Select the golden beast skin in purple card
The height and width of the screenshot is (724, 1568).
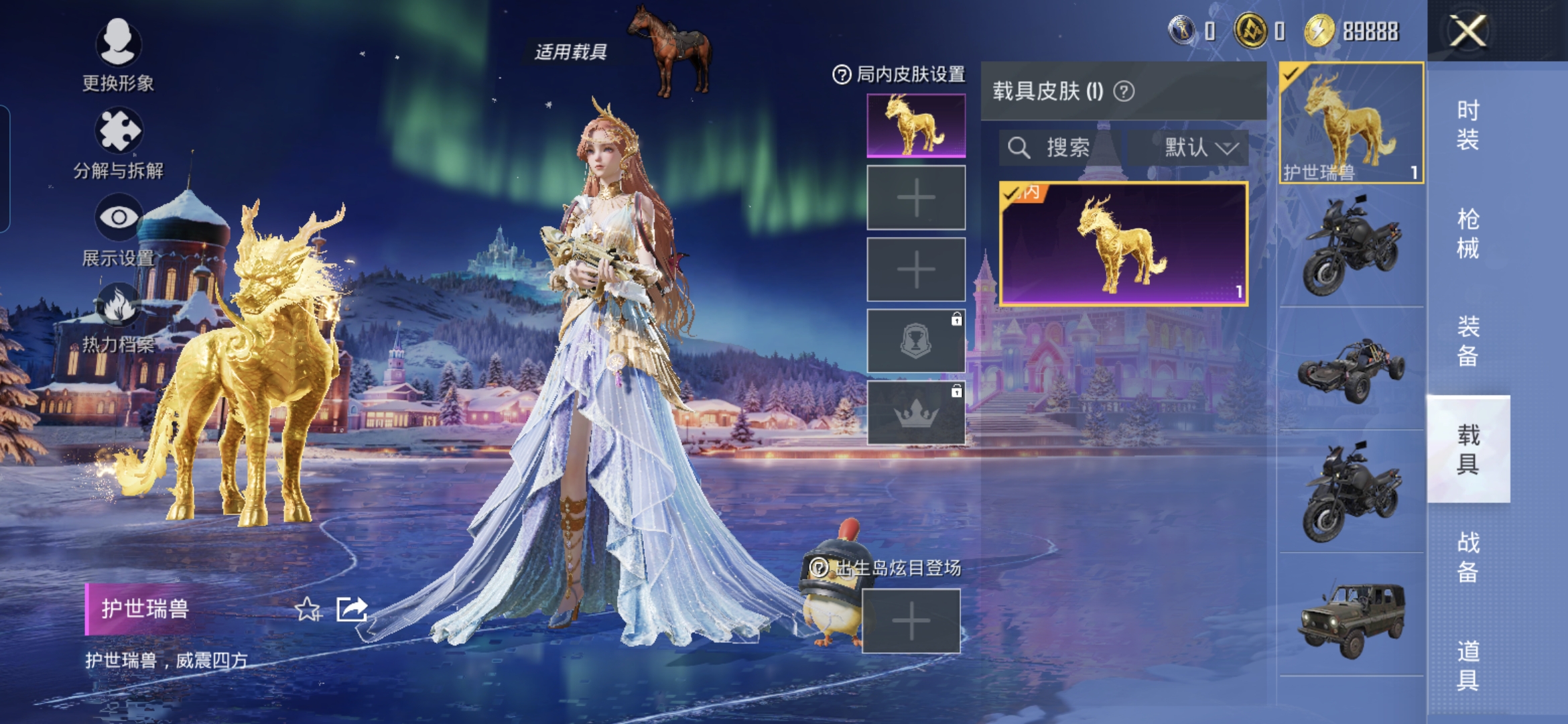1123,244
